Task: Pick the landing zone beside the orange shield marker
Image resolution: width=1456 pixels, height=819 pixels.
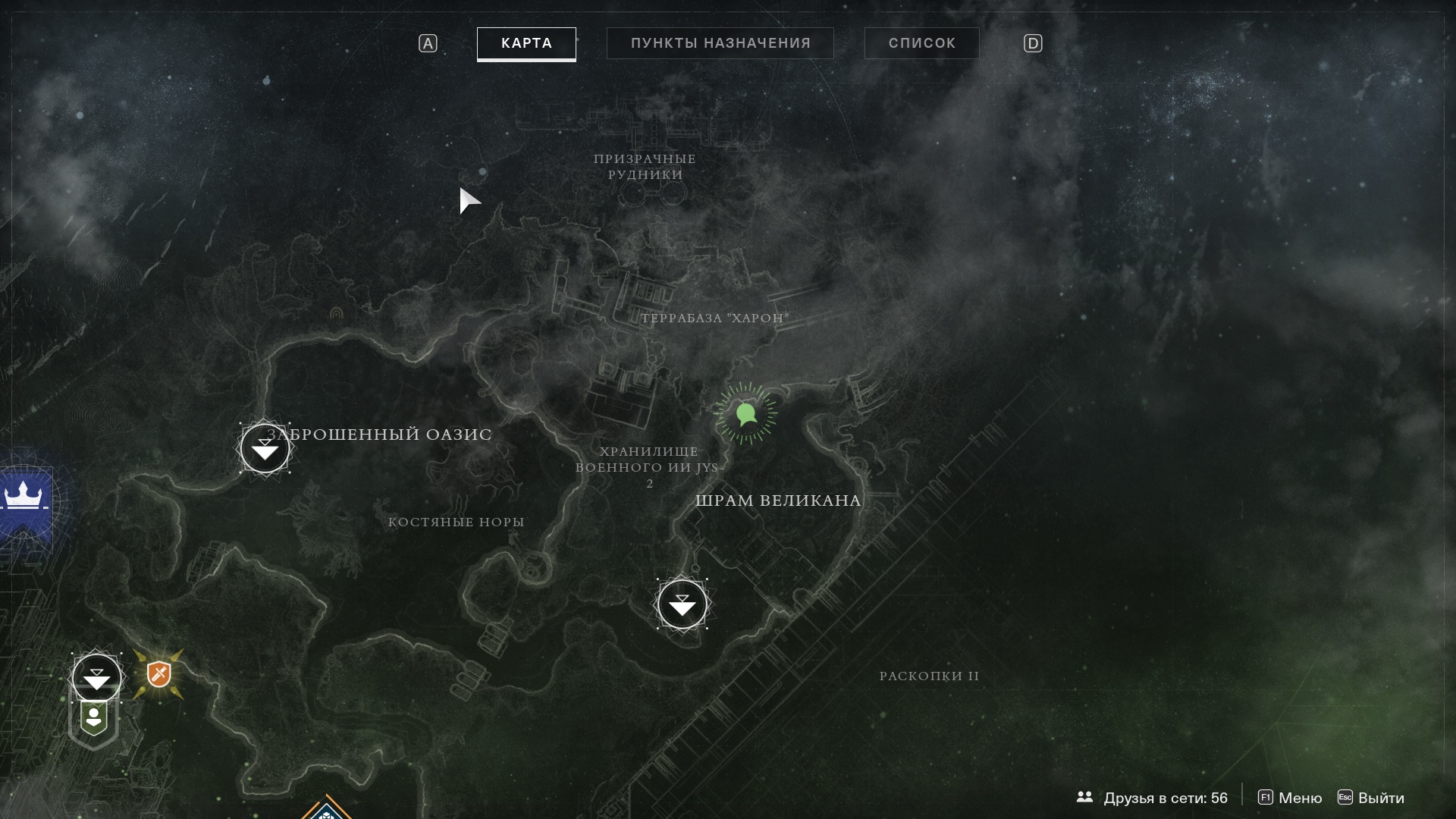Action: (x=96, y=677)
